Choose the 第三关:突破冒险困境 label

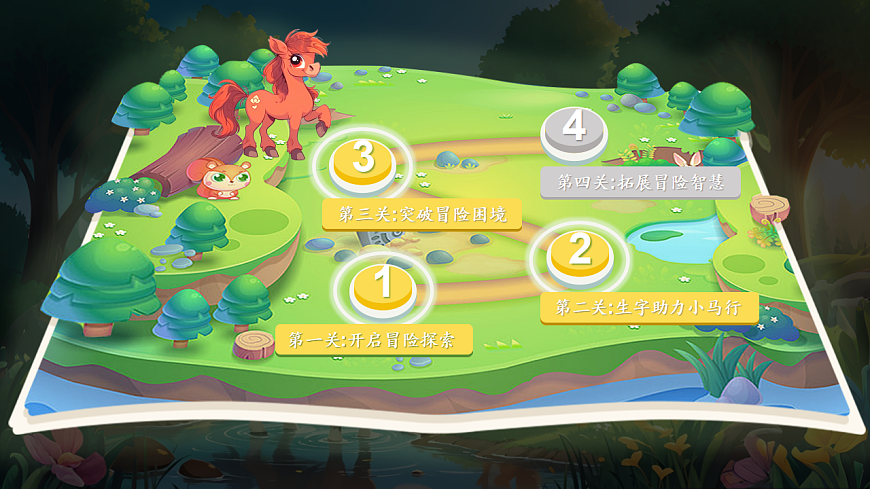tap(422, 214)
